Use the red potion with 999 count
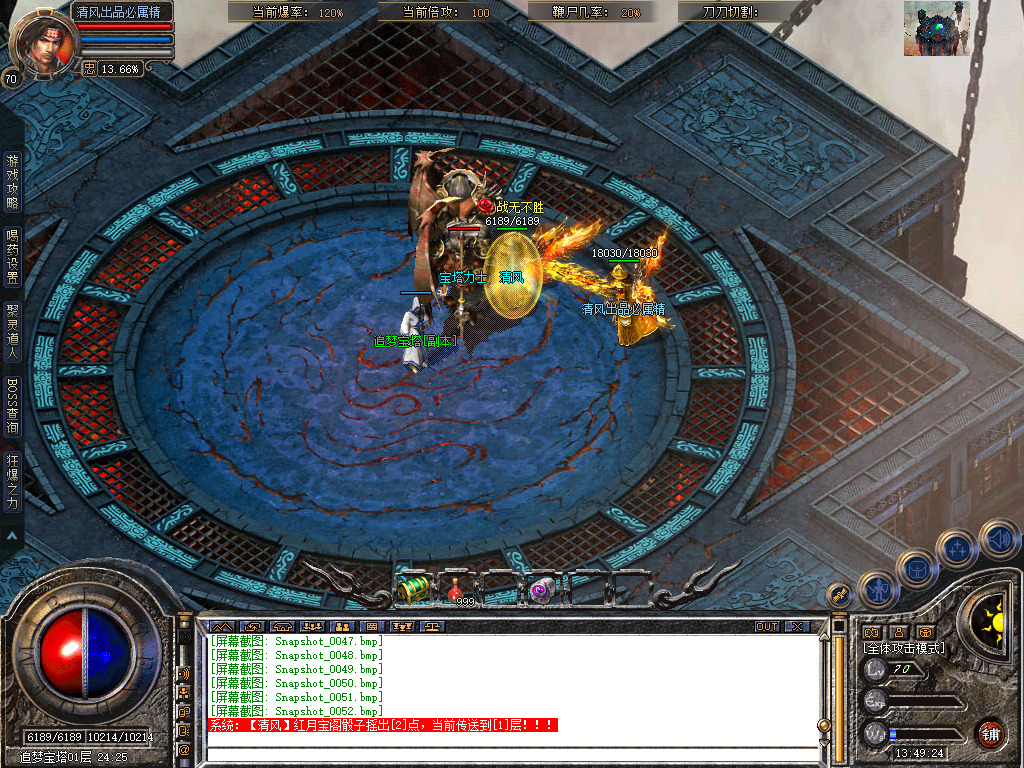 [x=459, y=590]
